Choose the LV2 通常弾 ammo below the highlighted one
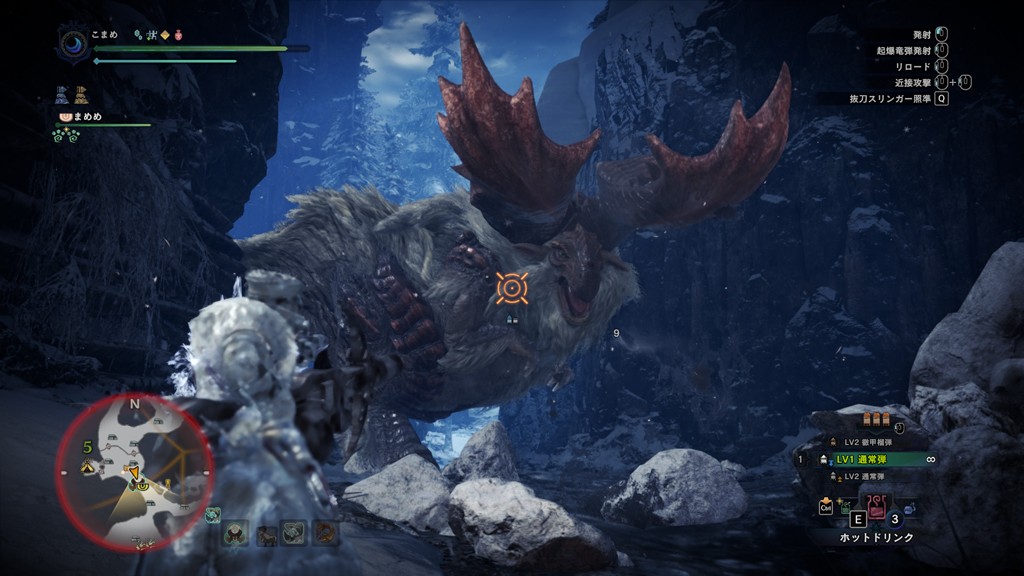Screen dimensions: 1024x576 click(866, 476)
